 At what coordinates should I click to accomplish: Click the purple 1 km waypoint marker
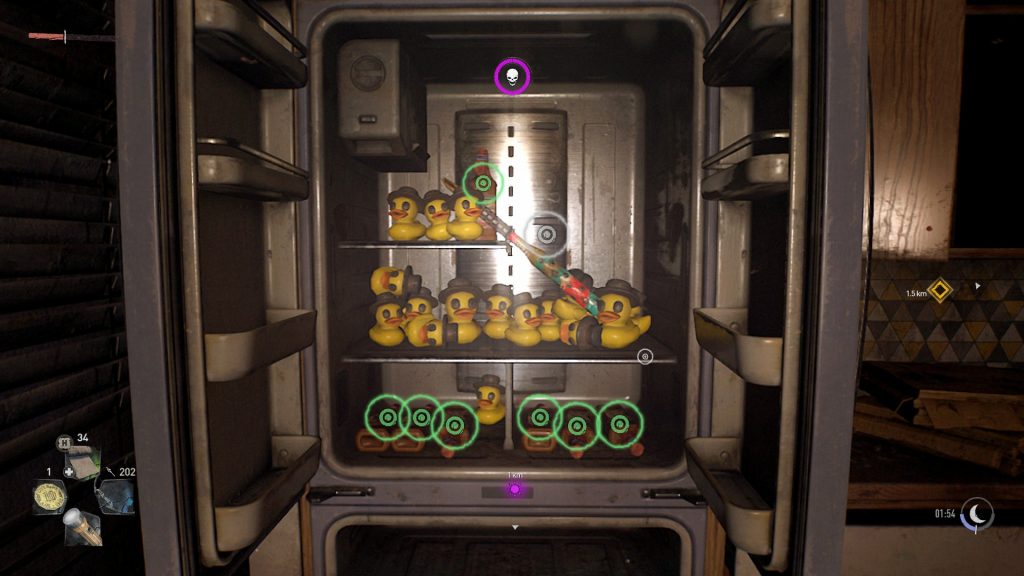coord(515,489)
